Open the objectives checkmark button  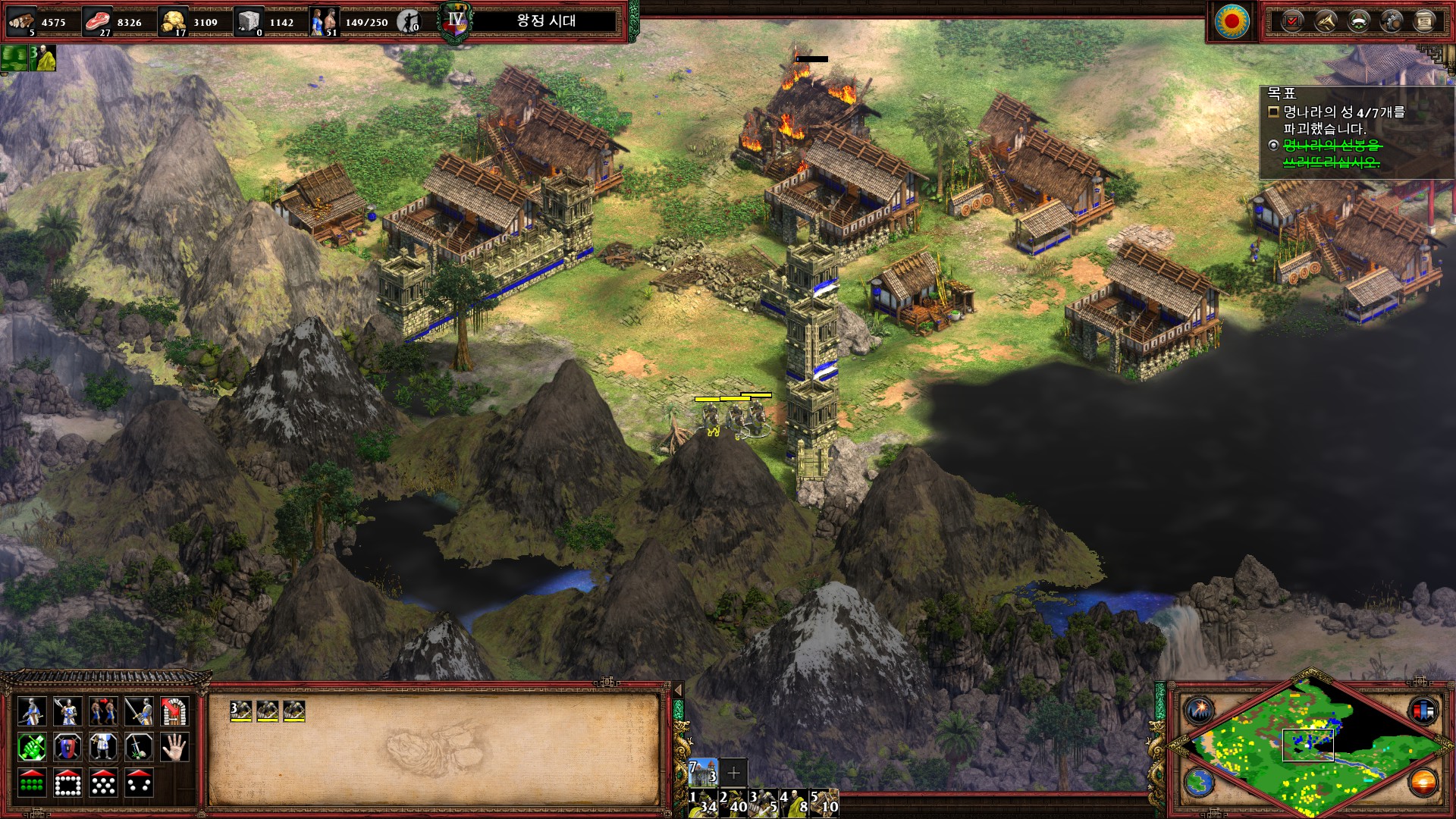[1291, 21]
